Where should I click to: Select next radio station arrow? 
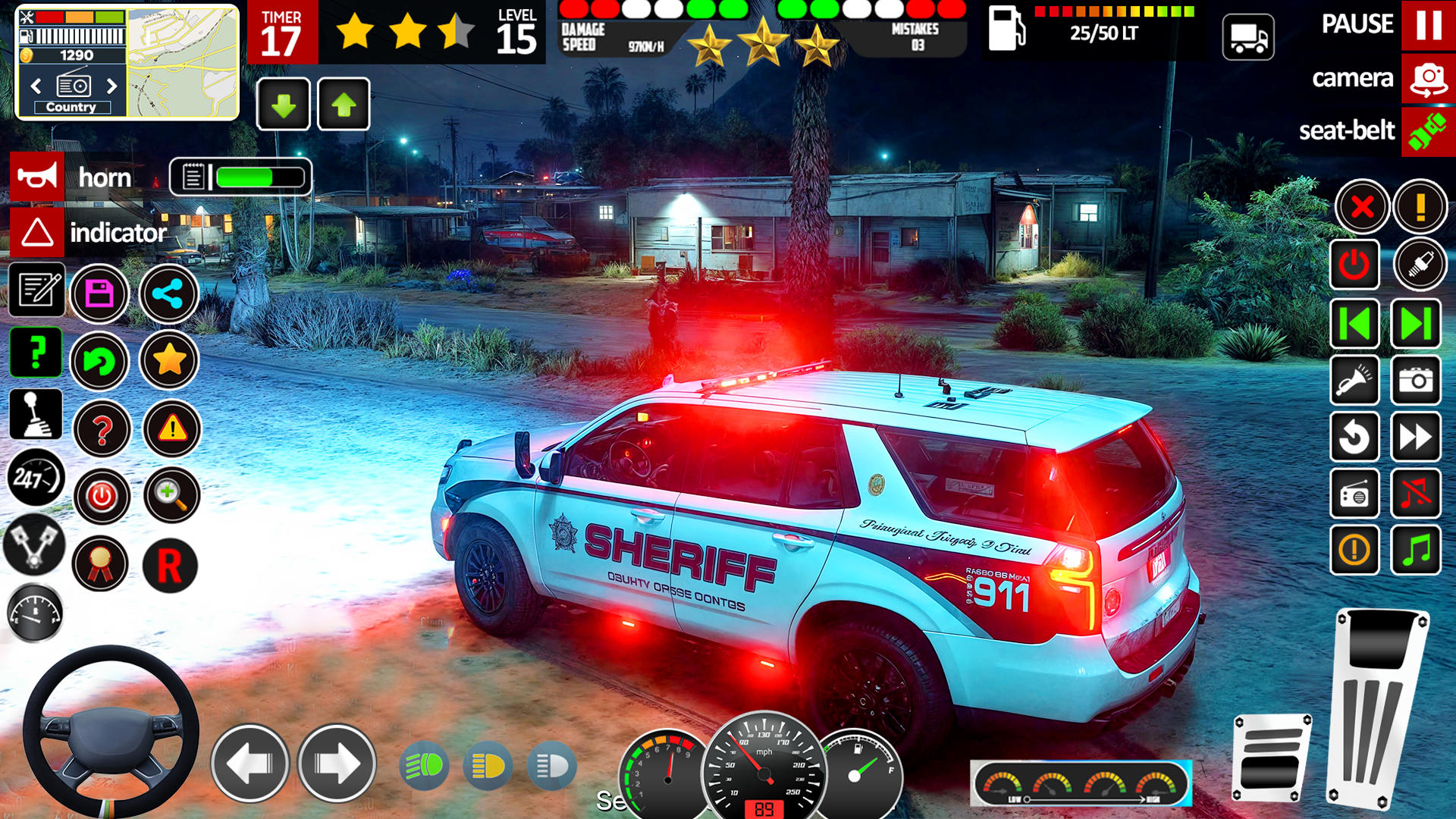[x=111, y=86]
